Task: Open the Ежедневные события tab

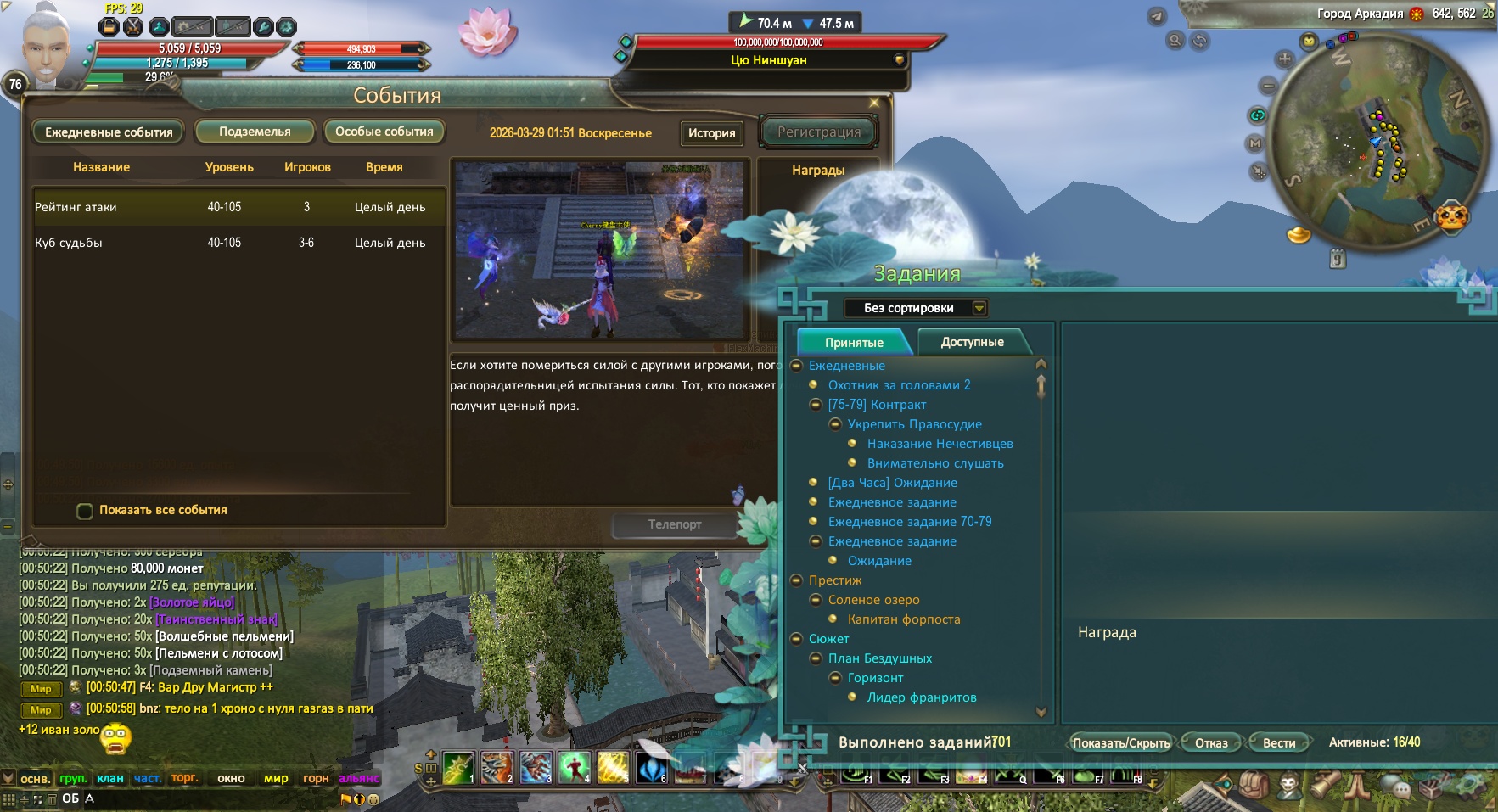Action: 108,132
